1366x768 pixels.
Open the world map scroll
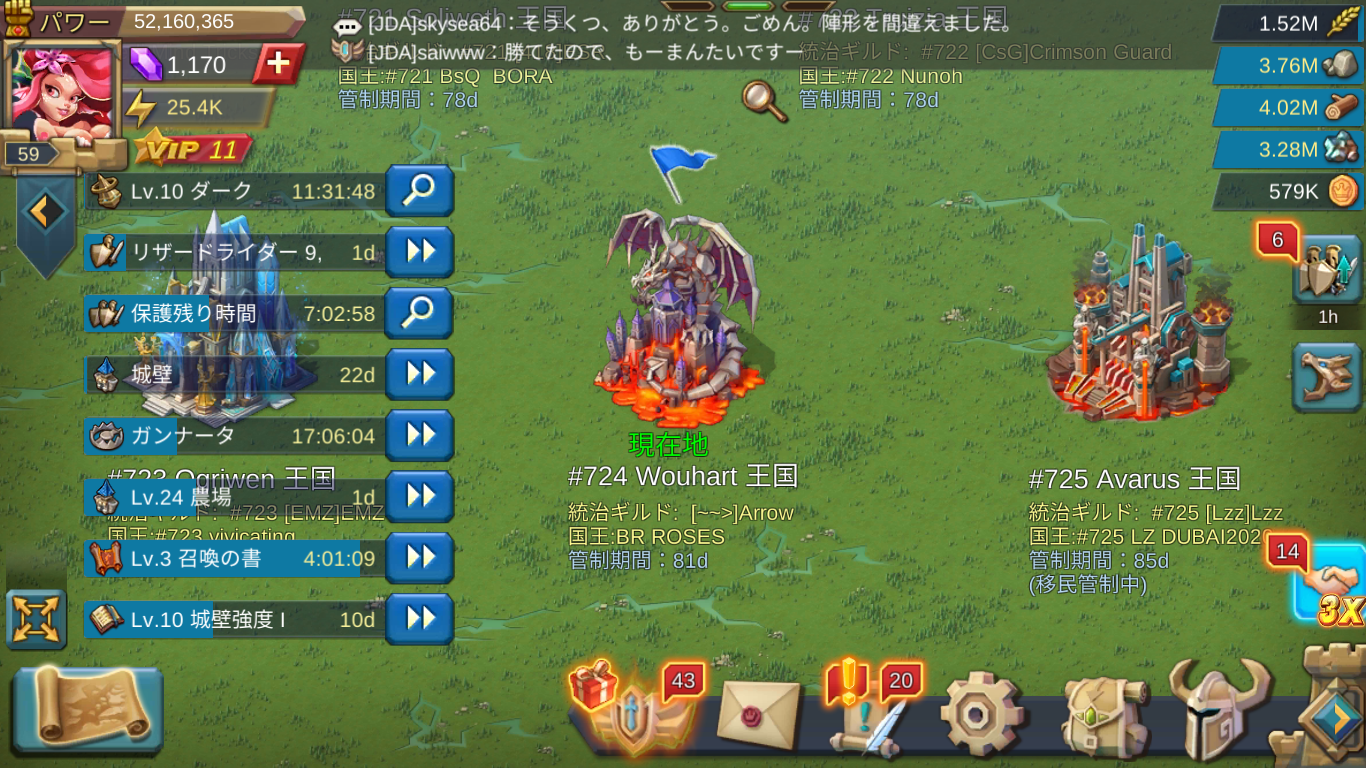coord(88,709)
